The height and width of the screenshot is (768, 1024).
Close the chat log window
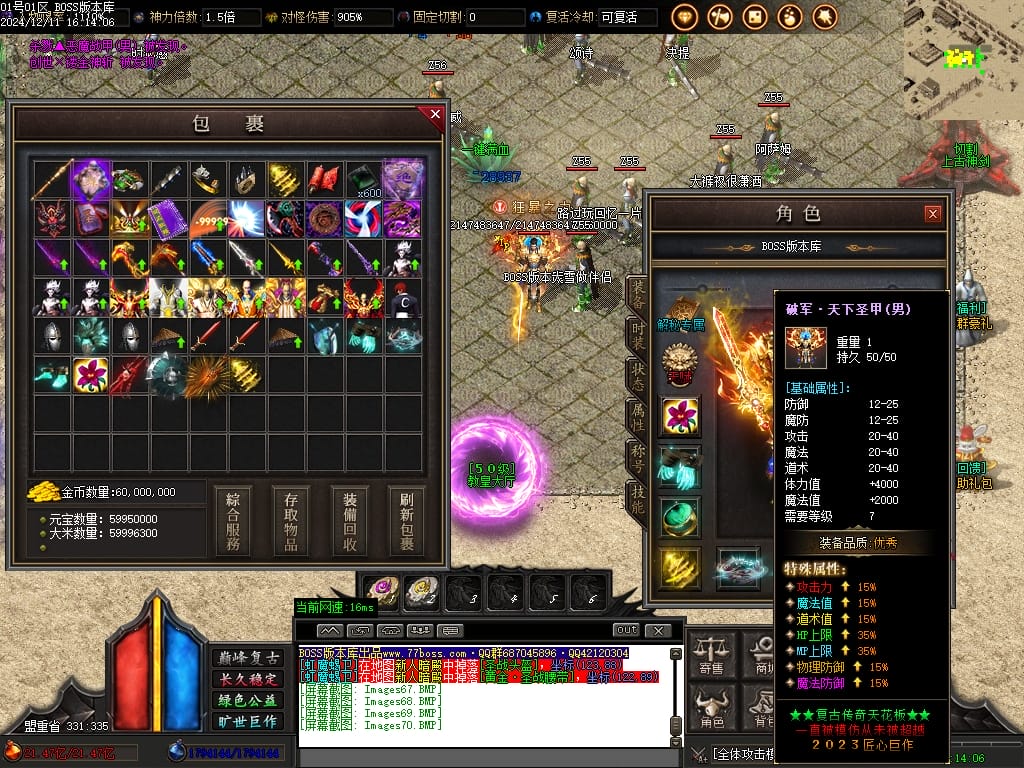657,630
